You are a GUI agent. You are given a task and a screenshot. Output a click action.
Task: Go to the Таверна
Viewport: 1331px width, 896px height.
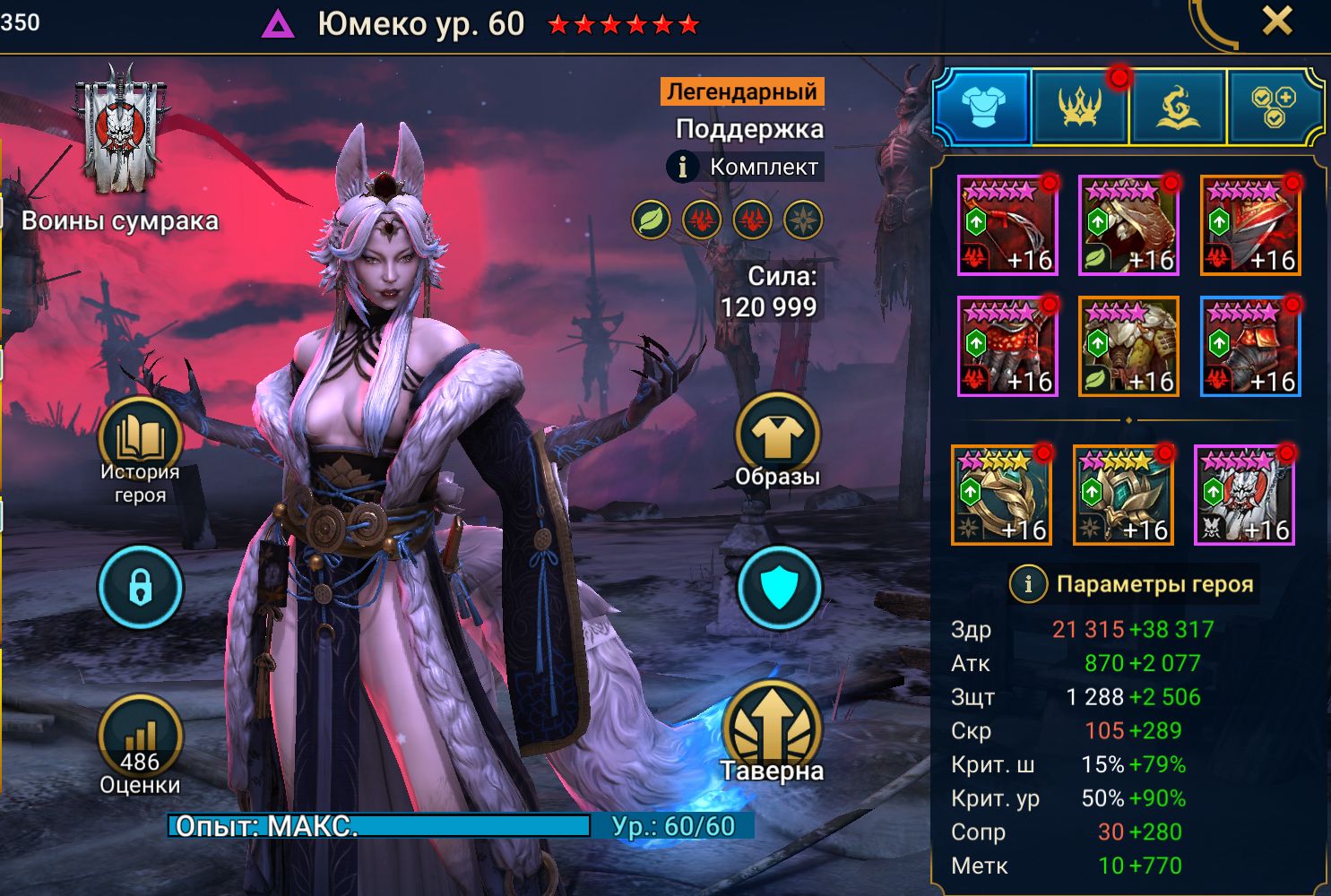pyautogui.click(x=772, y=730)
